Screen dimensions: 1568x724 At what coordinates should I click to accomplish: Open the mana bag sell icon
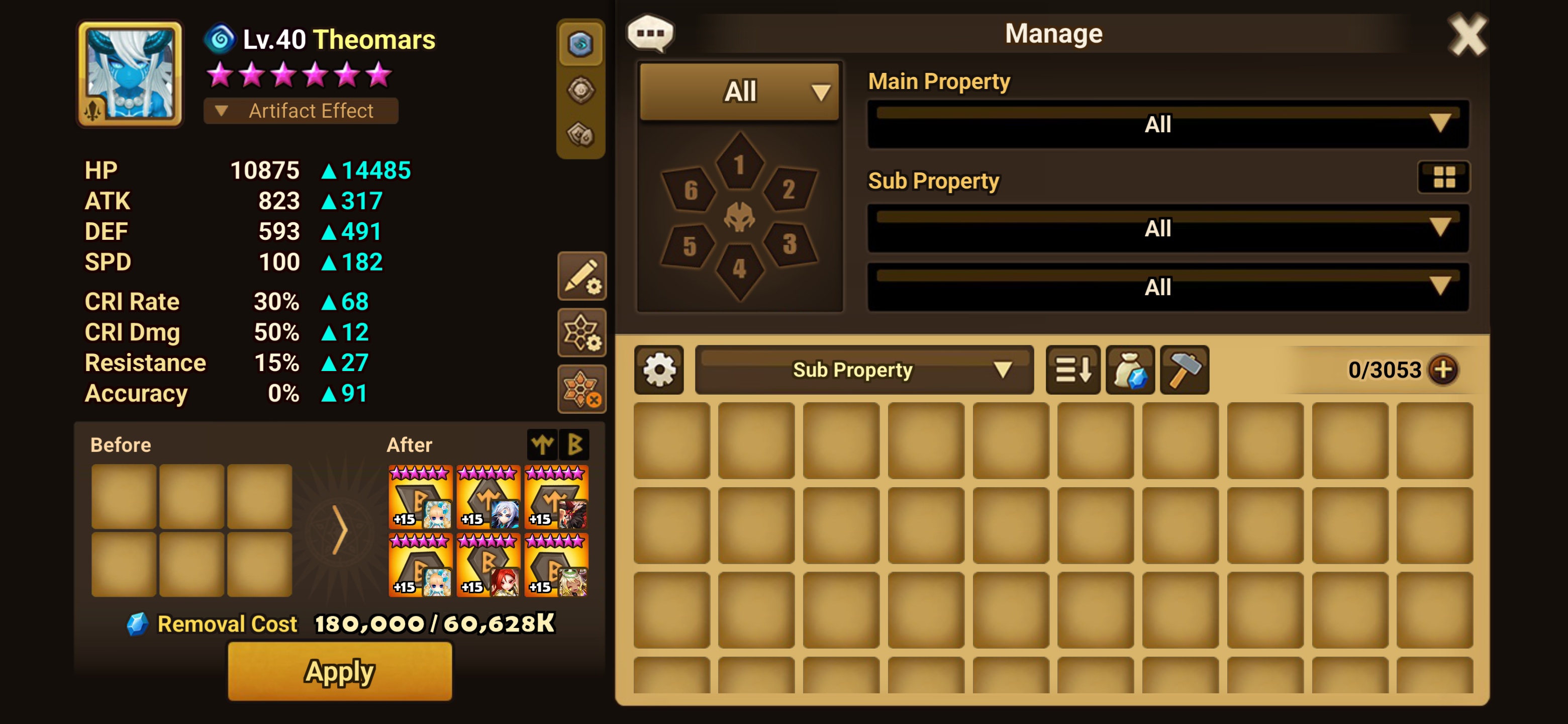pos(1130,370)
